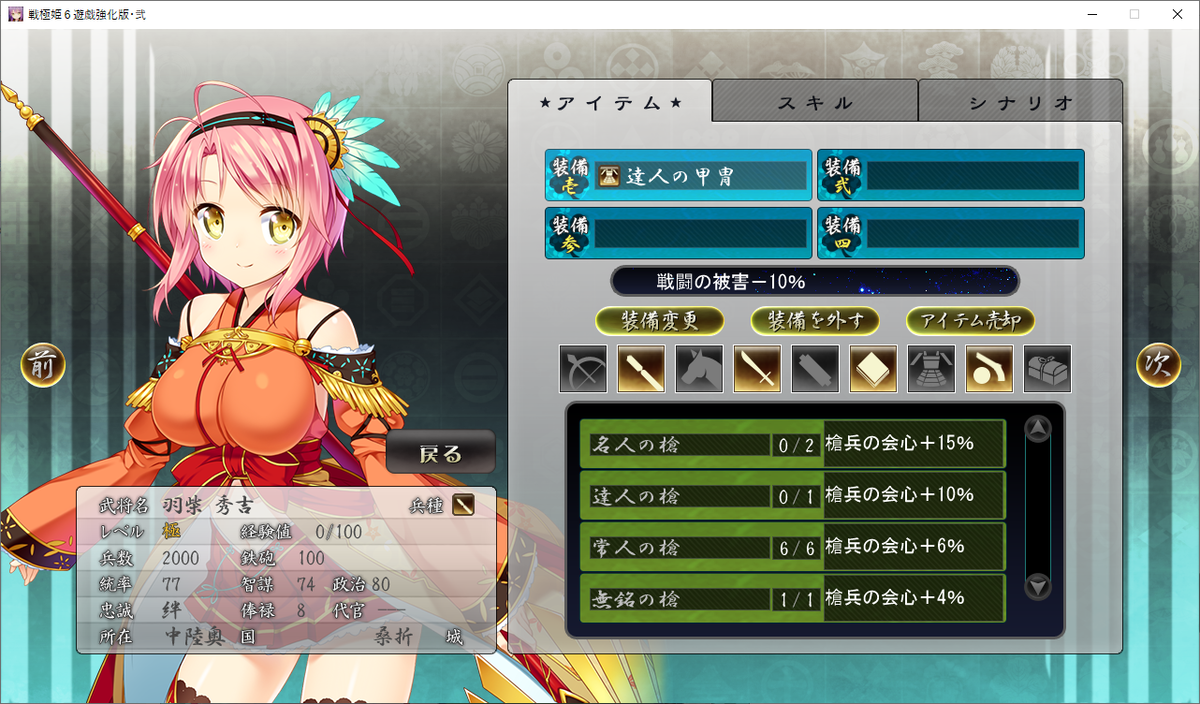
Task: Go back with the 戻る button
Action: pos(441,454)
